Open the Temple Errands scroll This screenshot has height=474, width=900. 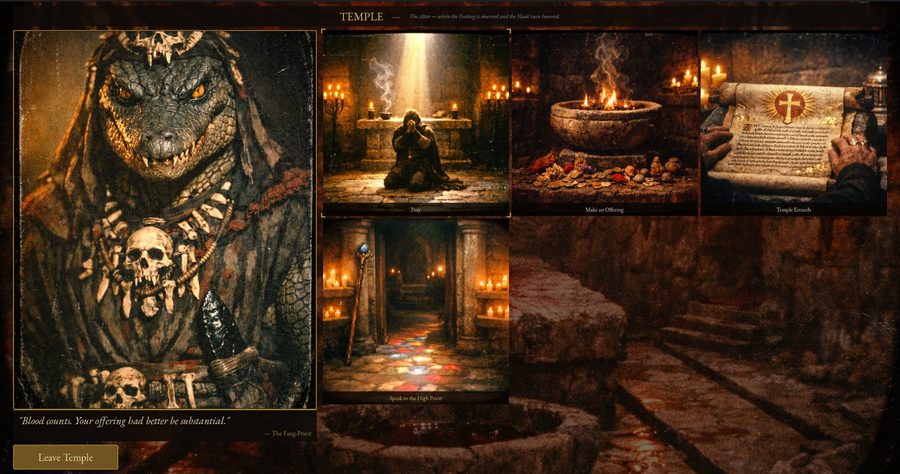(x=793, y=122)
